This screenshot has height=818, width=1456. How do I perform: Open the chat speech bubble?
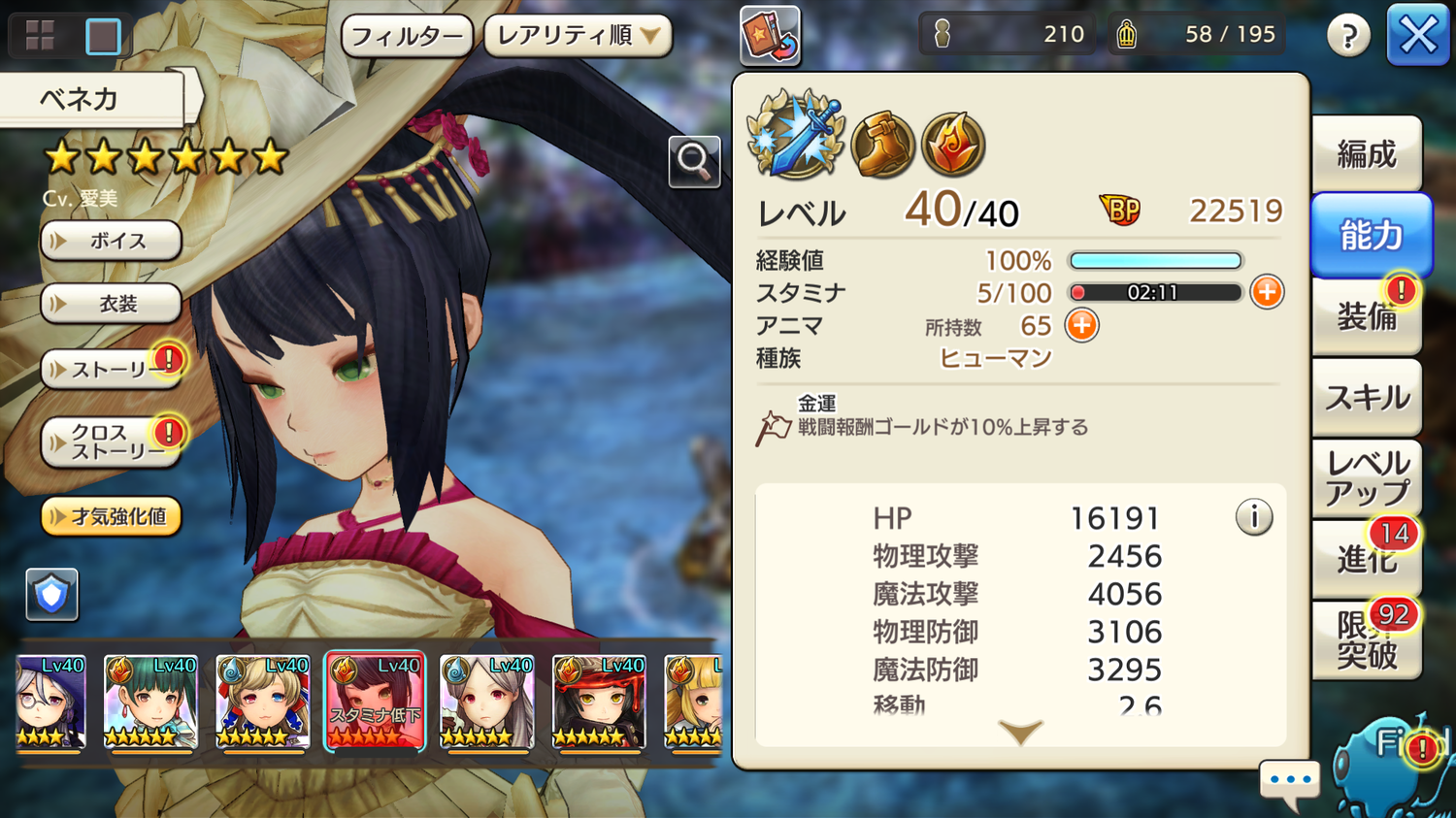[x=1290, y=780]
